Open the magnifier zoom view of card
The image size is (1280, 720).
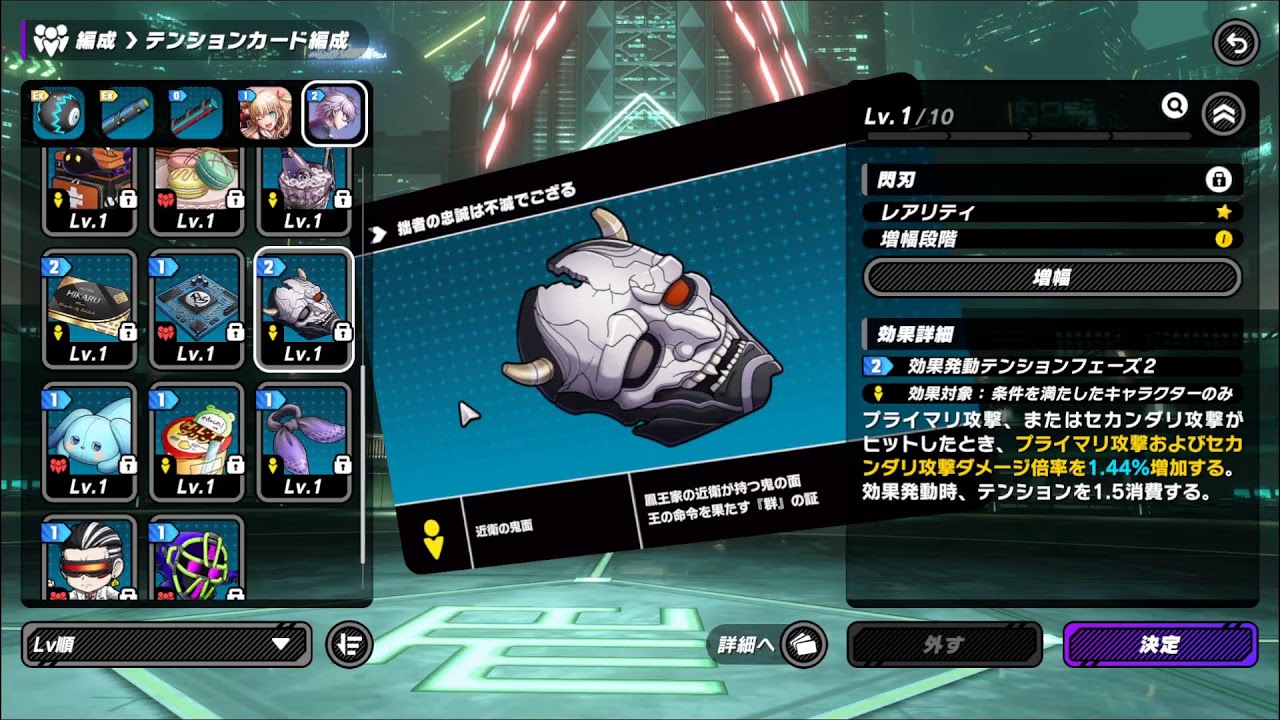click(1174, 106)
